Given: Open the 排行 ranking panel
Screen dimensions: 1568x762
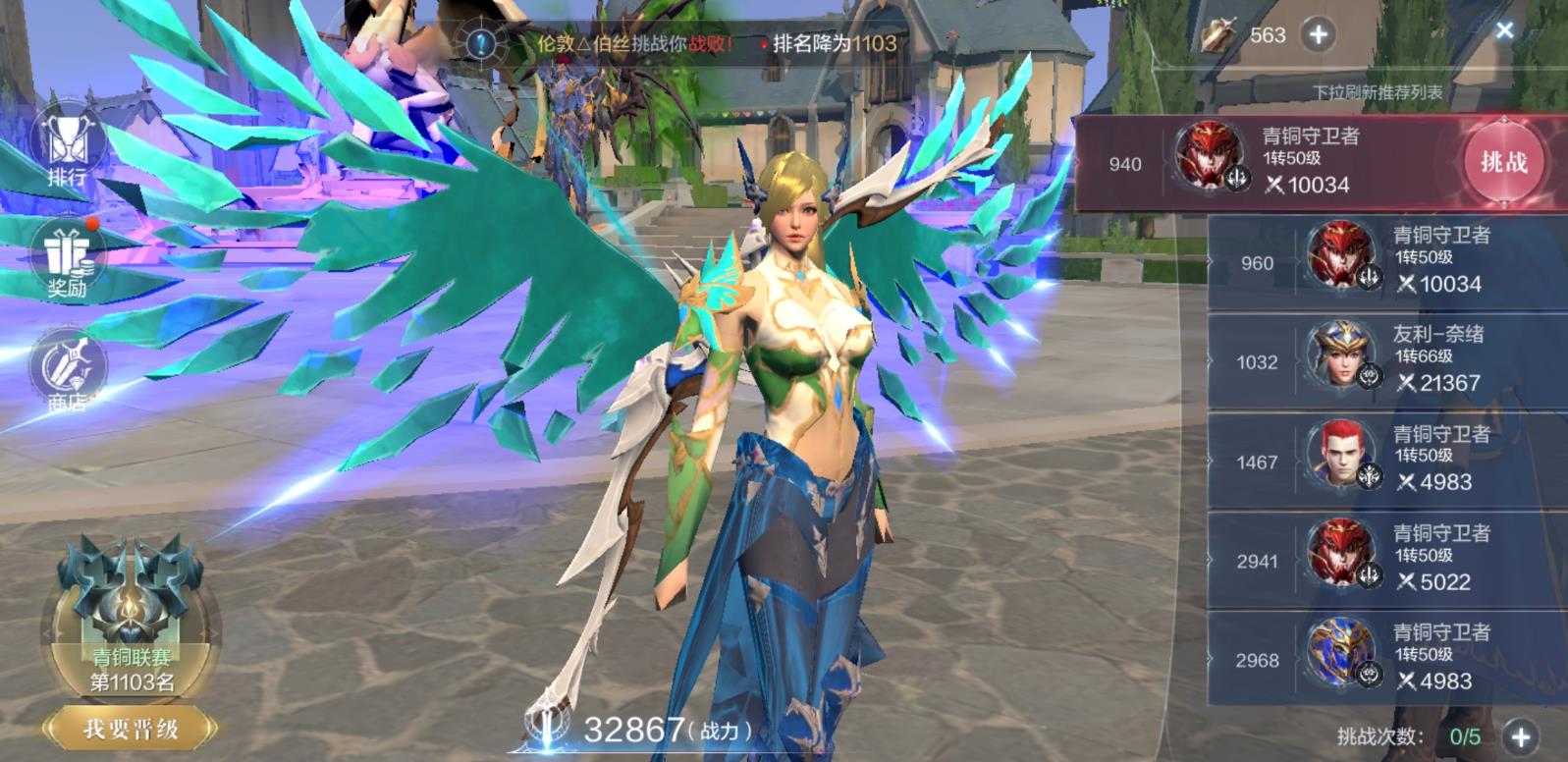Looking at the screenshot, I should [67, 149].
